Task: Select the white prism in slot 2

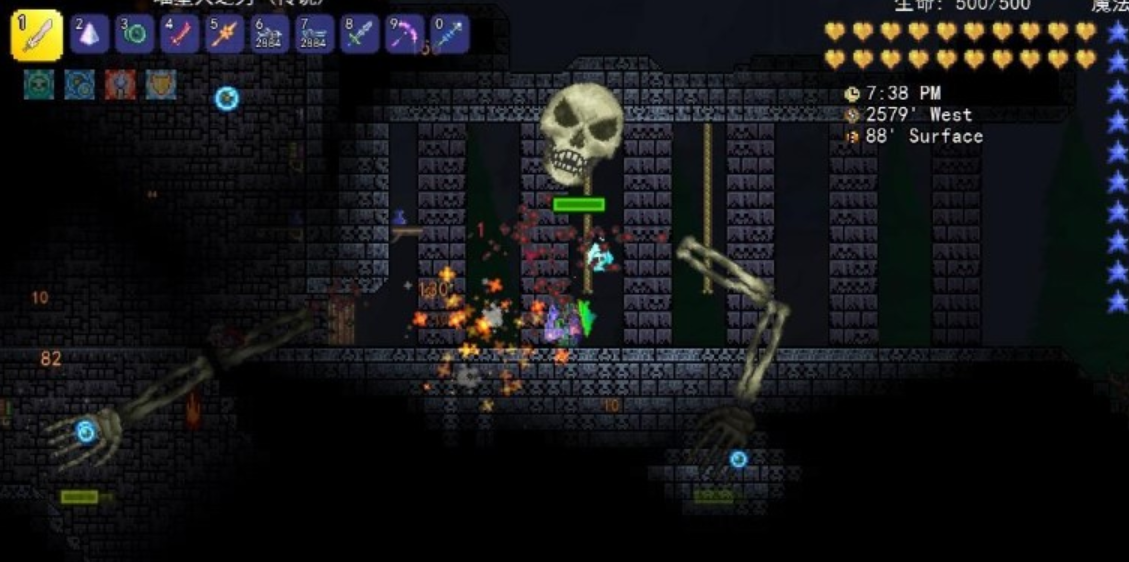Action: point(90,35)
